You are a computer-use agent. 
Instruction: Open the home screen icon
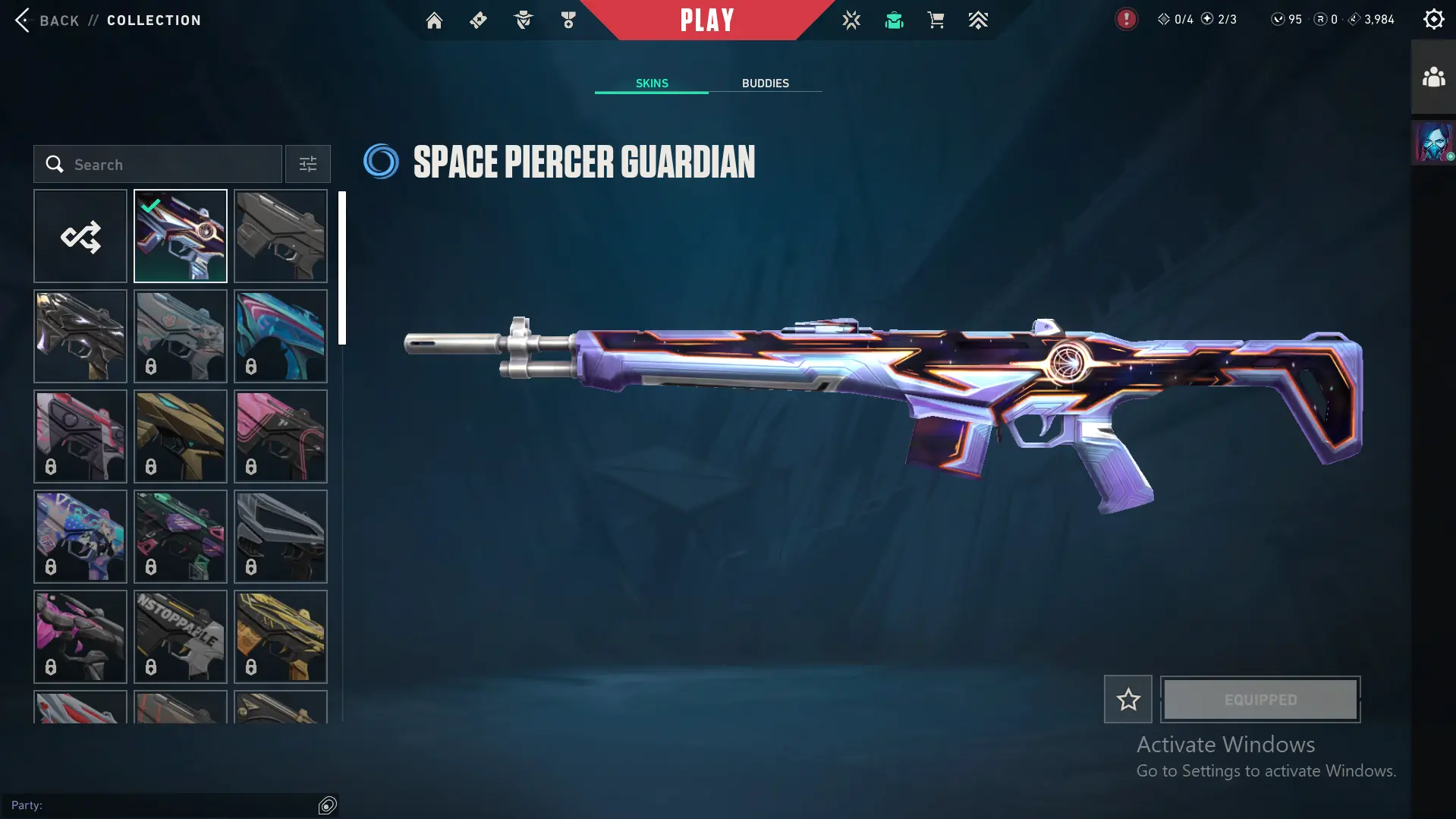(434, 20)
